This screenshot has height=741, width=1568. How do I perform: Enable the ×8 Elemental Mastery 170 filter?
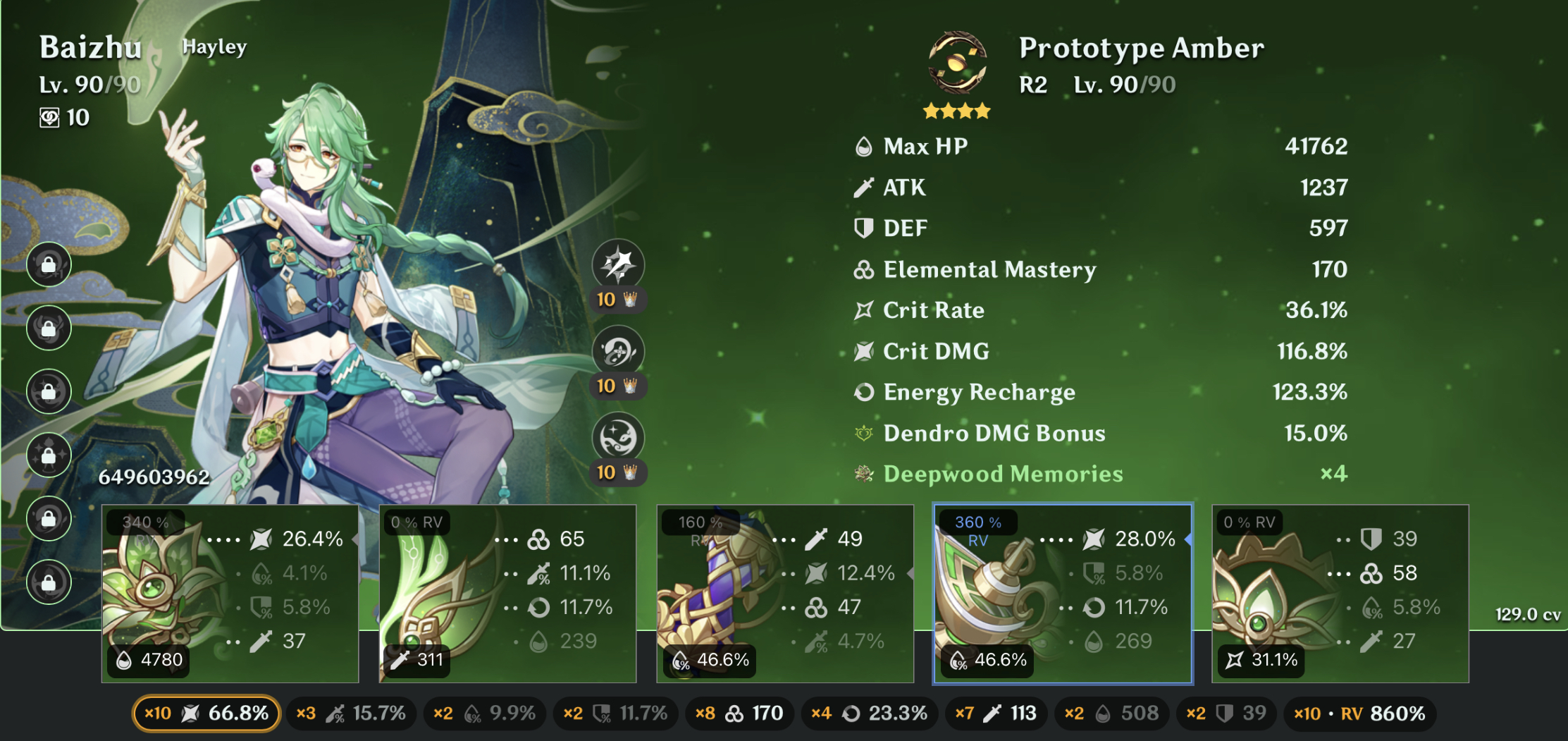(739, 714)
